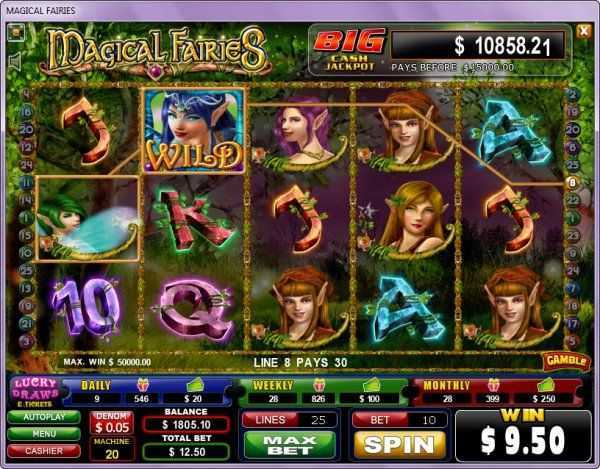
Task: Toggle the fullscreen icon in the top-left corner
Action: click(x=17, y=31)
